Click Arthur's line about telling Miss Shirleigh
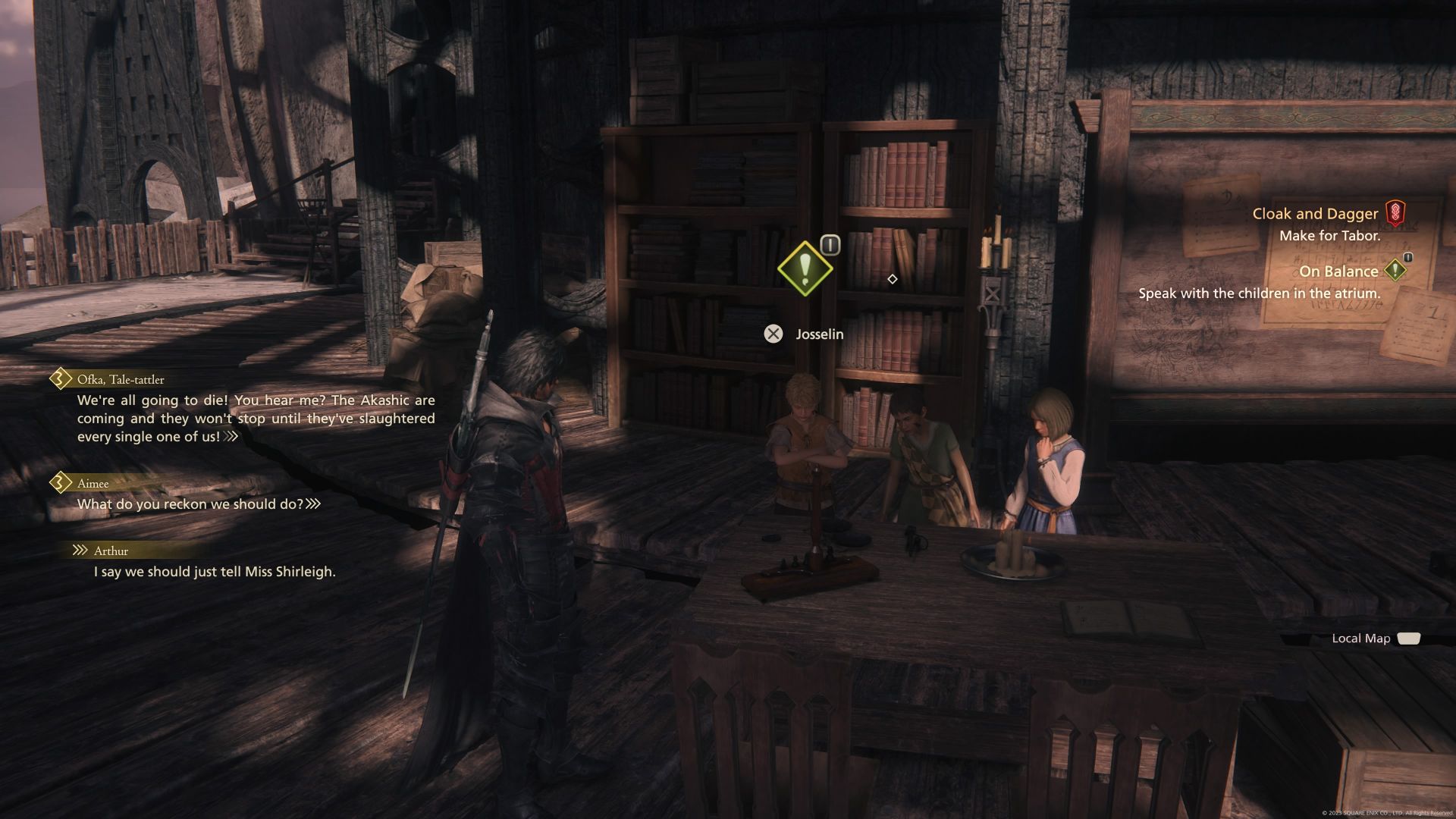This screenshot has height=819, width=1456. [216, 572]
